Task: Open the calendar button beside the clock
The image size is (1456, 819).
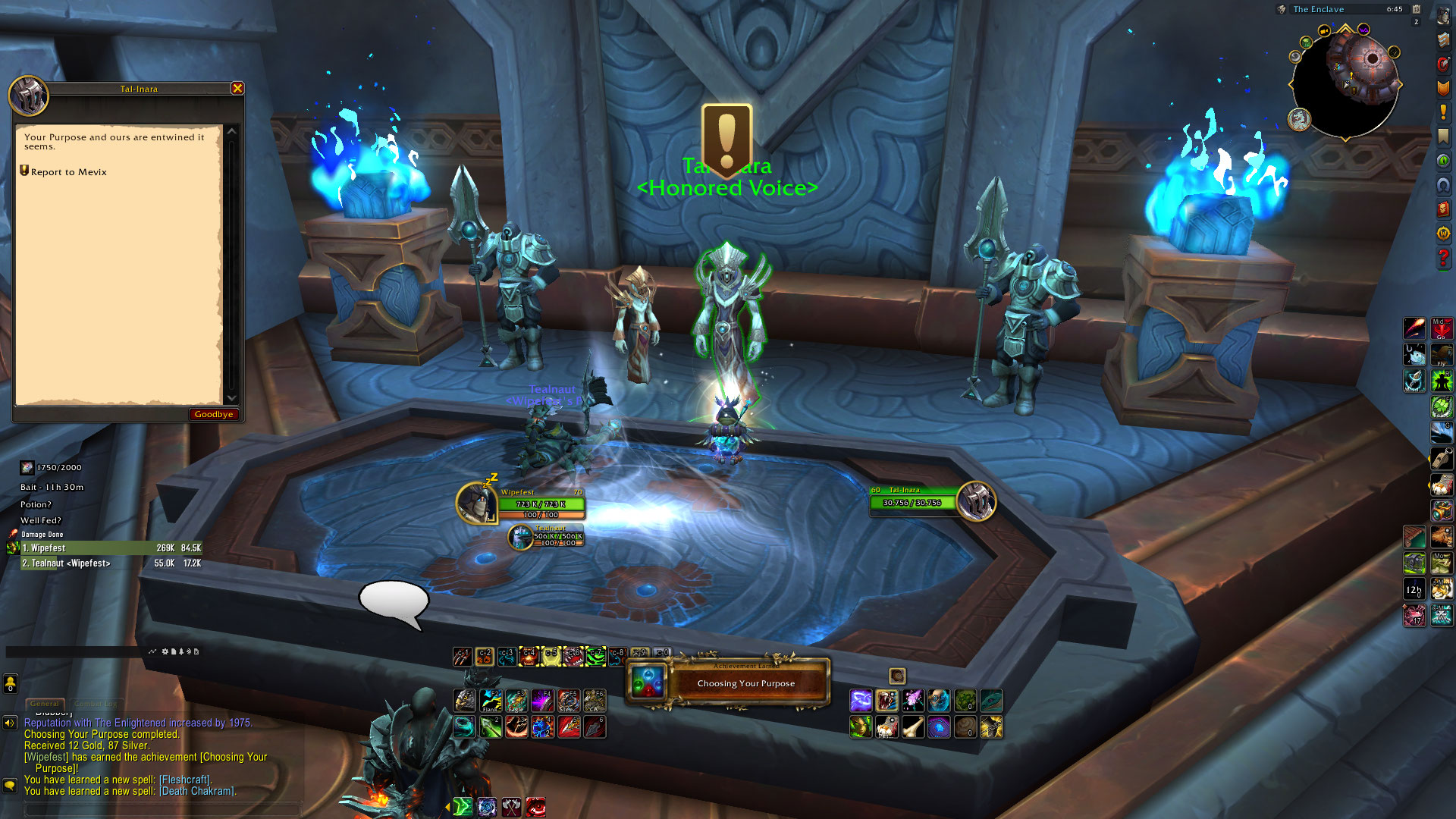Action: (1416, 10)
